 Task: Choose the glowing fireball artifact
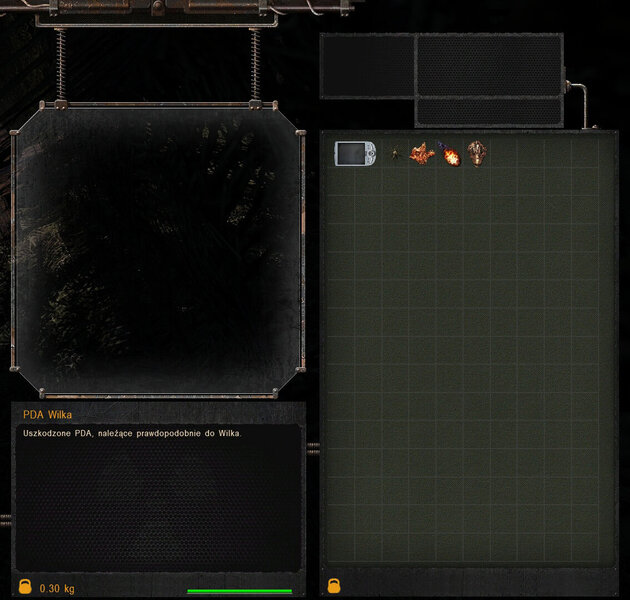point(451,155)
